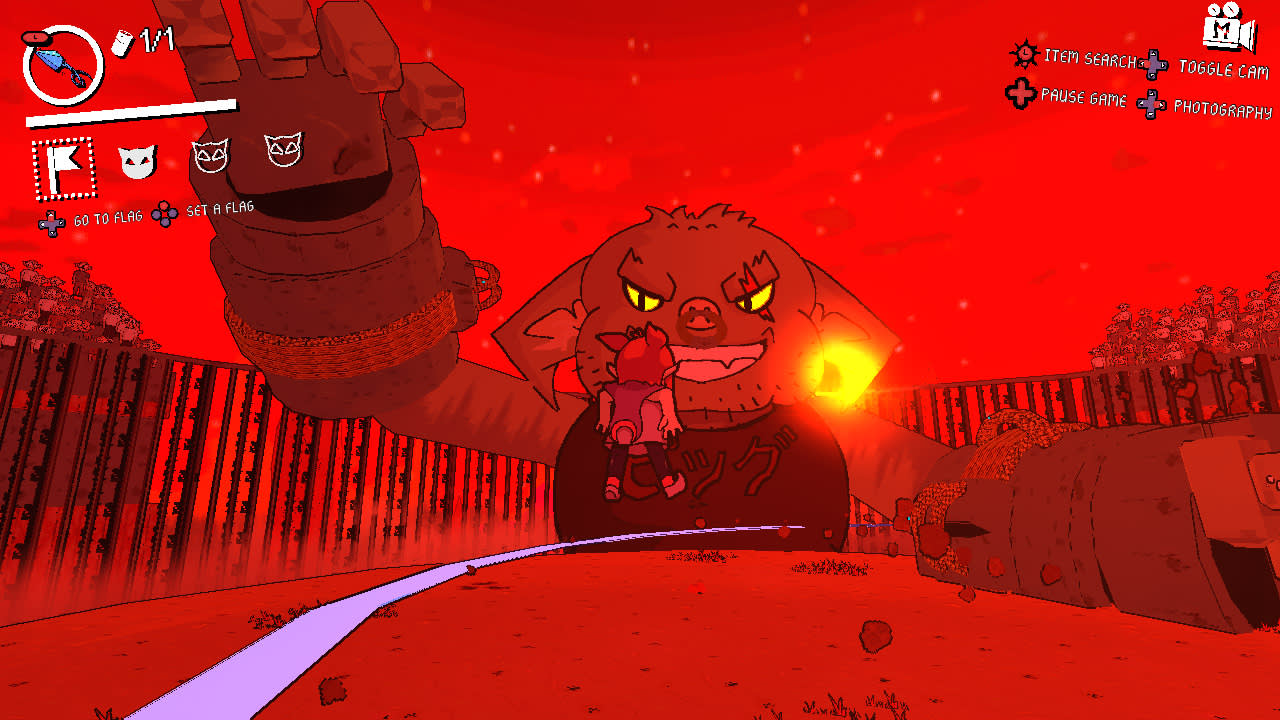Select the flag icon in the dotted frame
This screenshot has height=720, width=1280.
(63, 167)
